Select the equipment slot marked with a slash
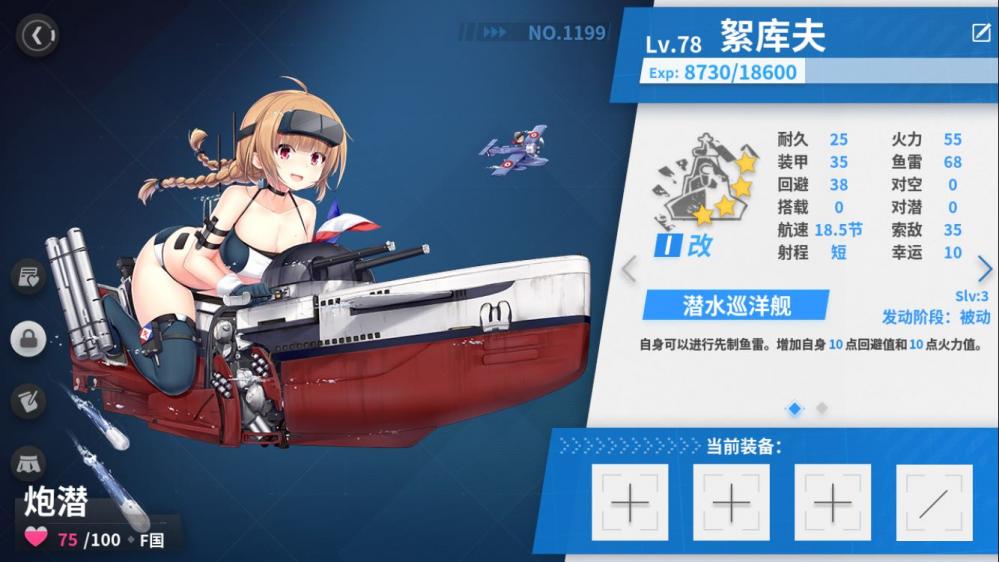This screenshot has width=999, height=562. (x=934, y=503)
